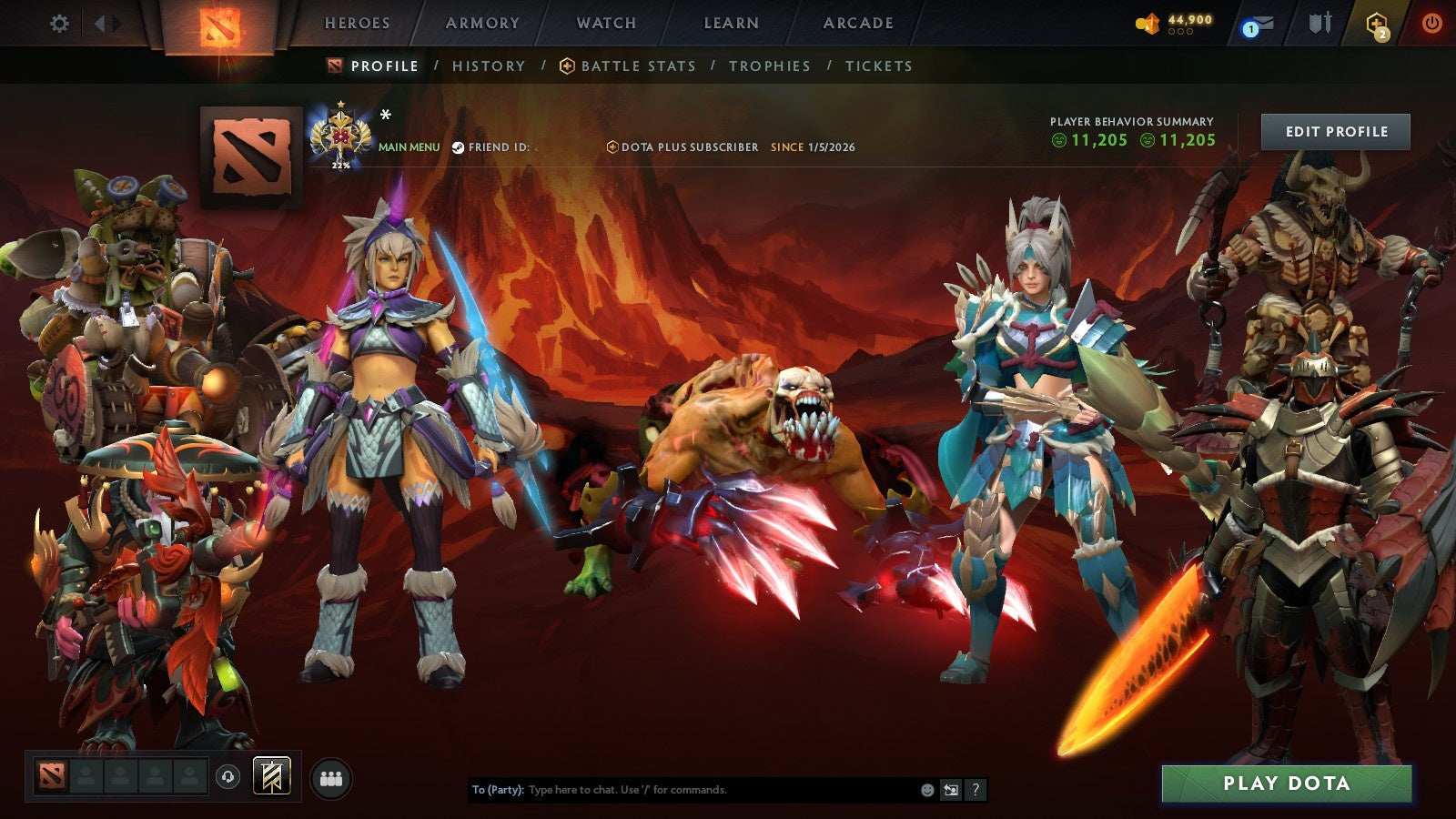Click the audio speaker toggle next to settings
Screen dimensions: 1456x819
click(x=105, y=25)
